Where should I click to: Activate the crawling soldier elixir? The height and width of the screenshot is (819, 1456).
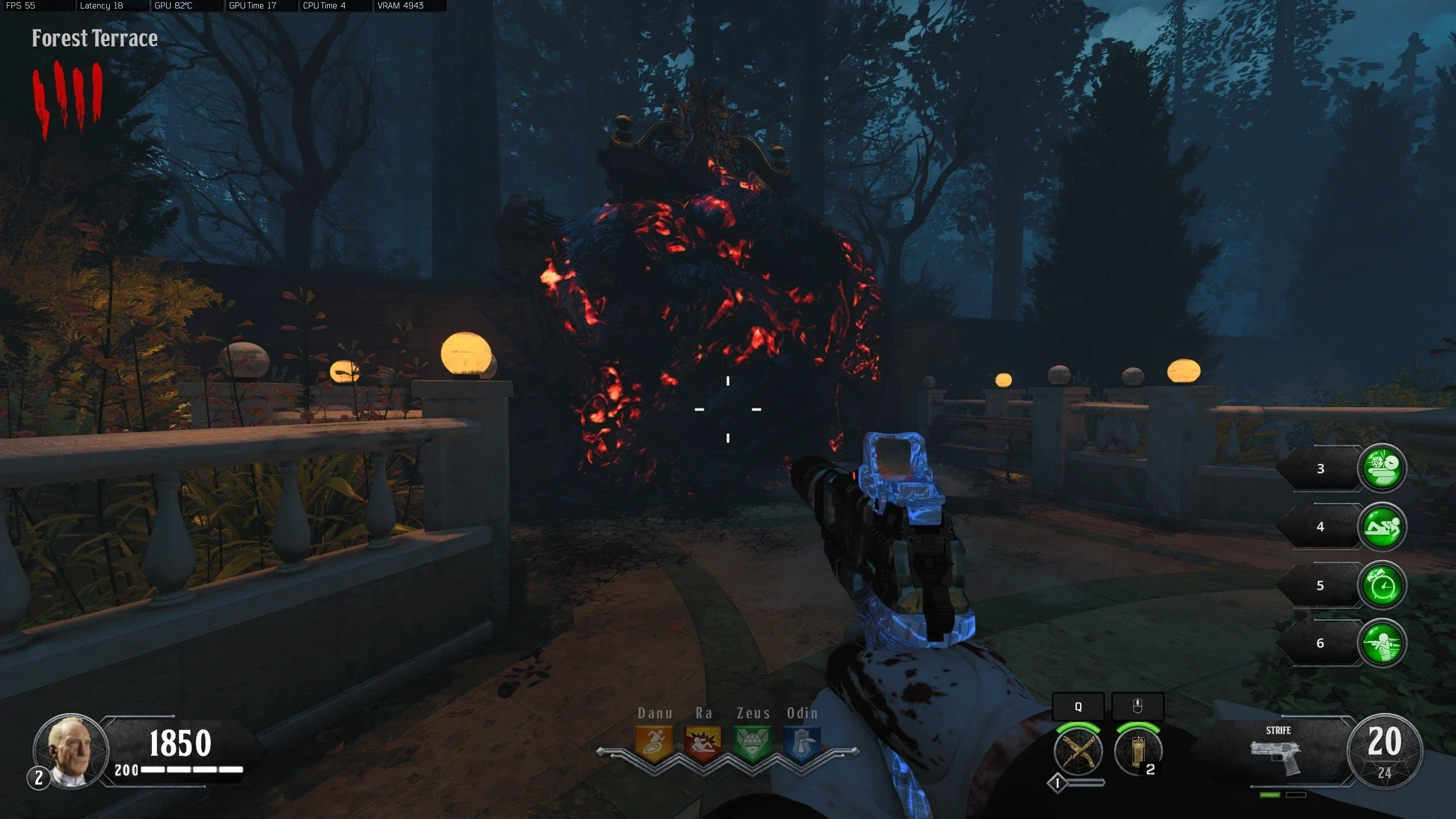[1381, 527]
